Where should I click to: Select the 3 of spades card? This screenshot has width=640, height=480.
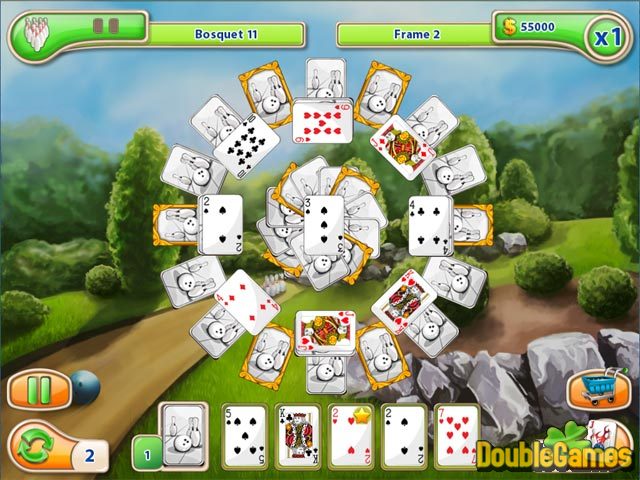[x=323, y=222]
